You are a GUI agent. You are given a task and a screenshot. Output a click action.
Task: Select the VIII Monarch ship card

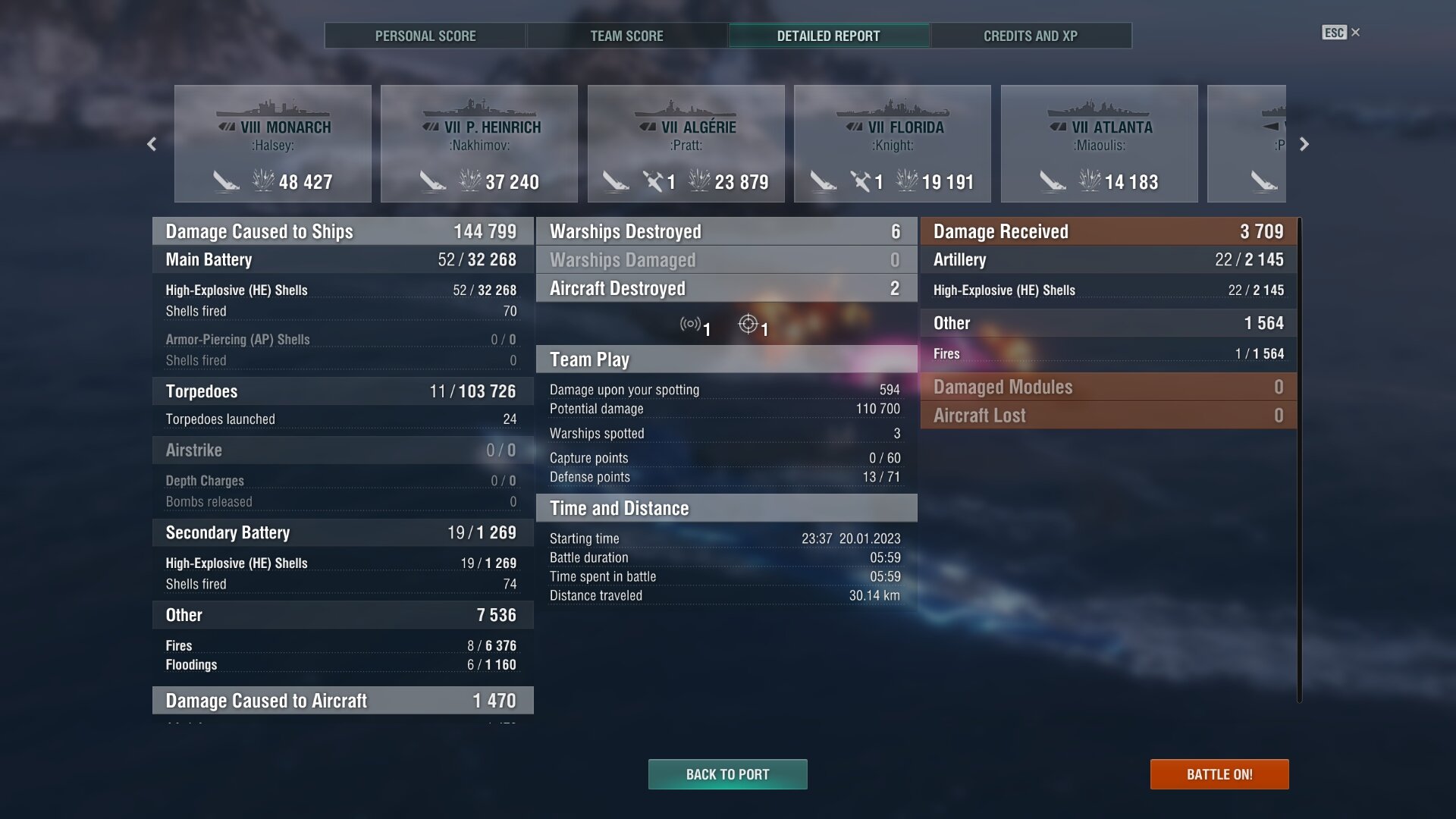(x=273, y=144)
